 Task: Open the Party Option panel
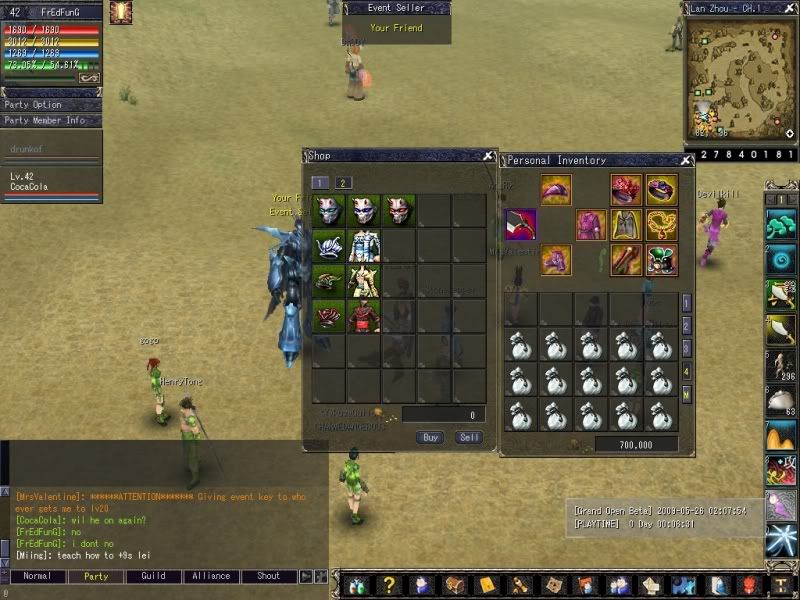tap(50, 105)
